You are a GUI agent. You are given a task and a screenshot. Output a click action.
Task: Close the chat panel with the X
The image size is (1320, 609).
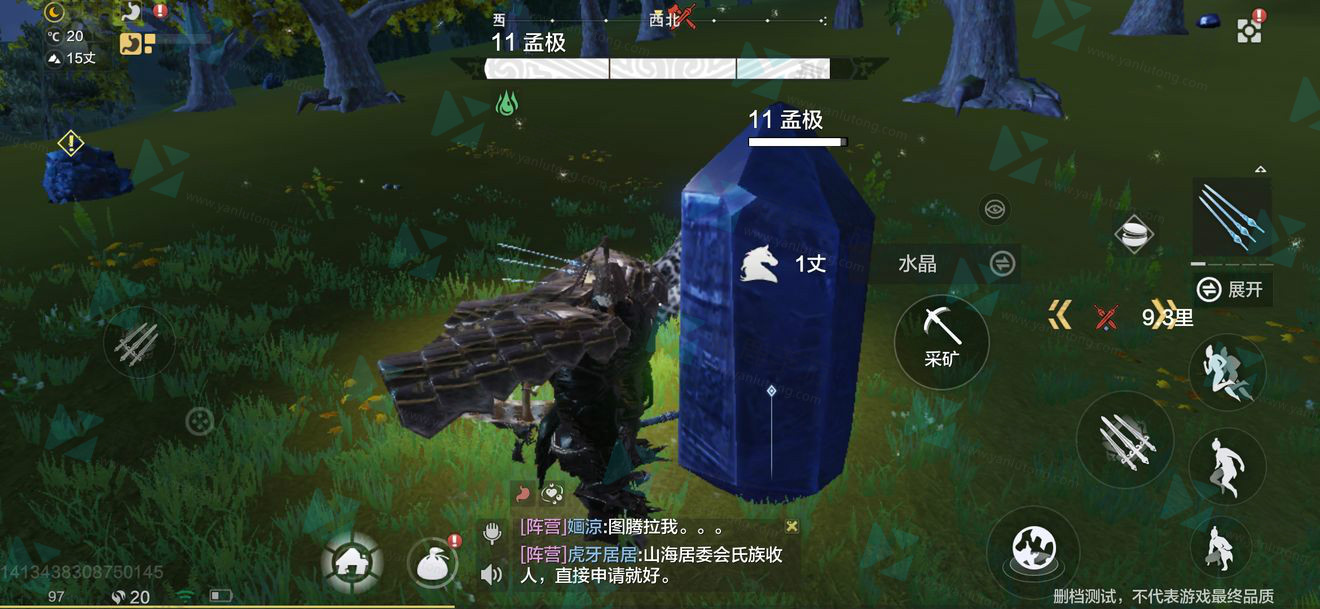coord(792,526)
